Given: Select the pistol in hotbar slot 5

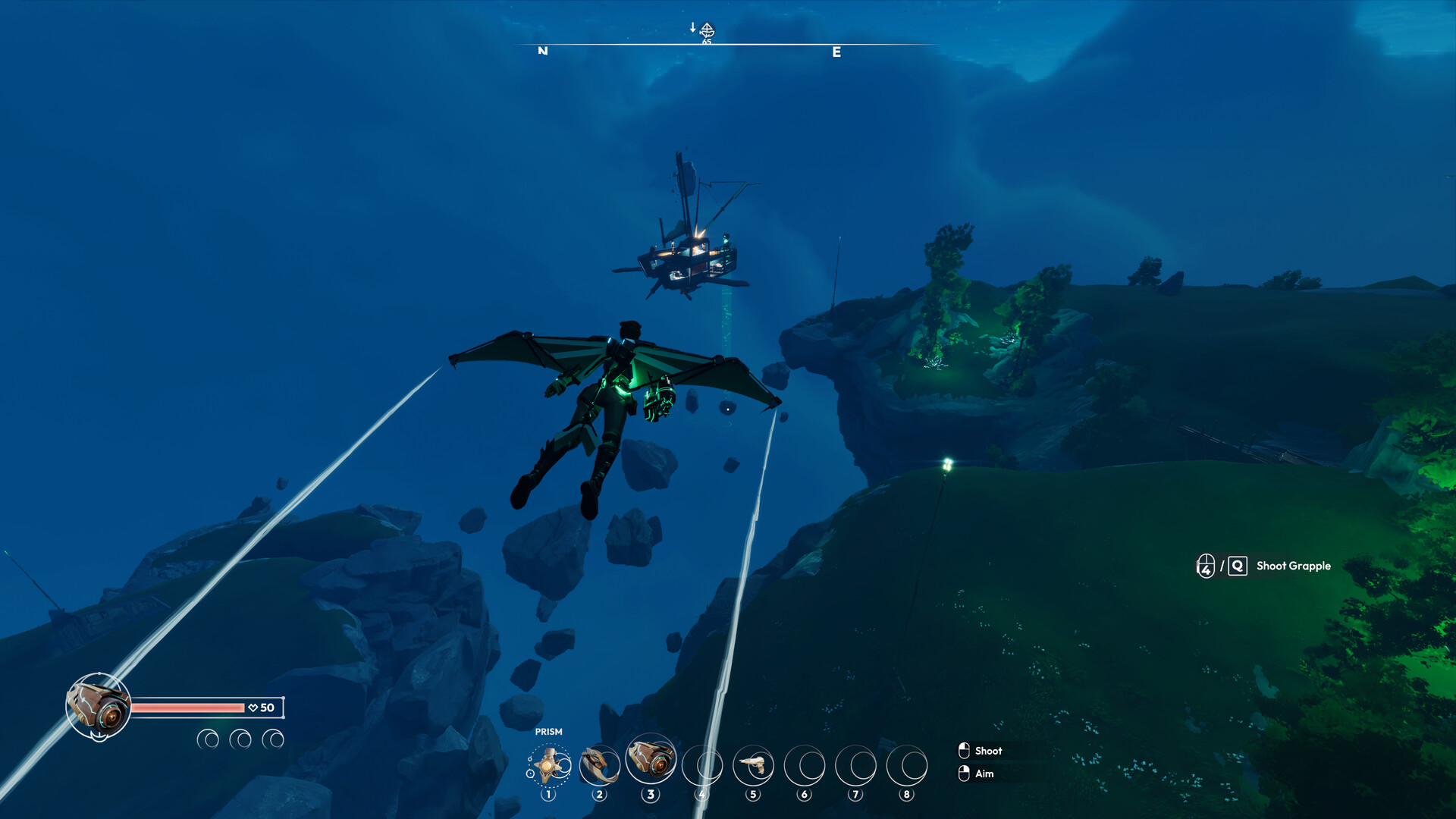Looking at the screenshot, I should click(x=755, y=766).
